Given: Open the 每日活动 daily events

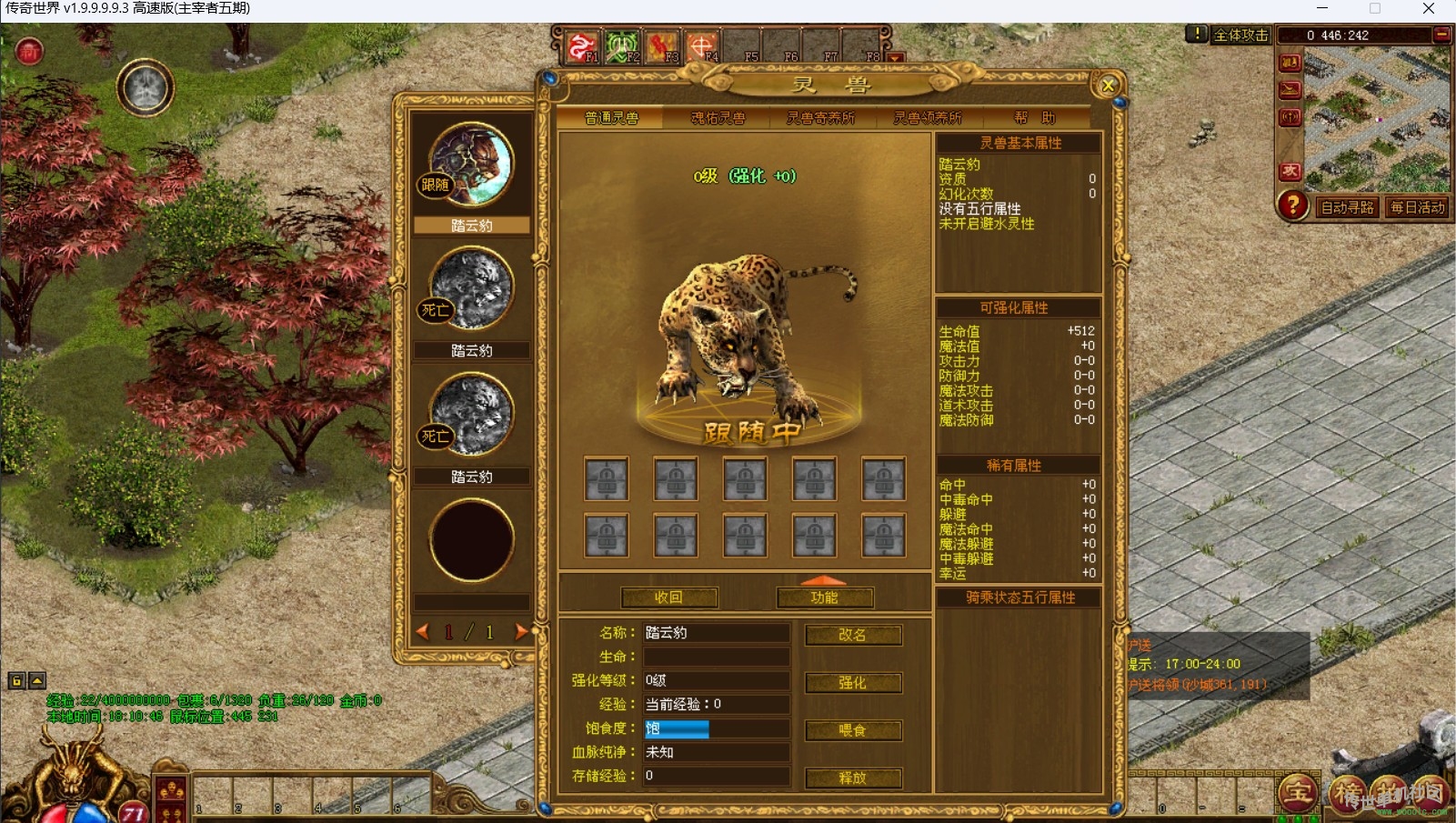Looking at the screenshot, I should 1417,207.
